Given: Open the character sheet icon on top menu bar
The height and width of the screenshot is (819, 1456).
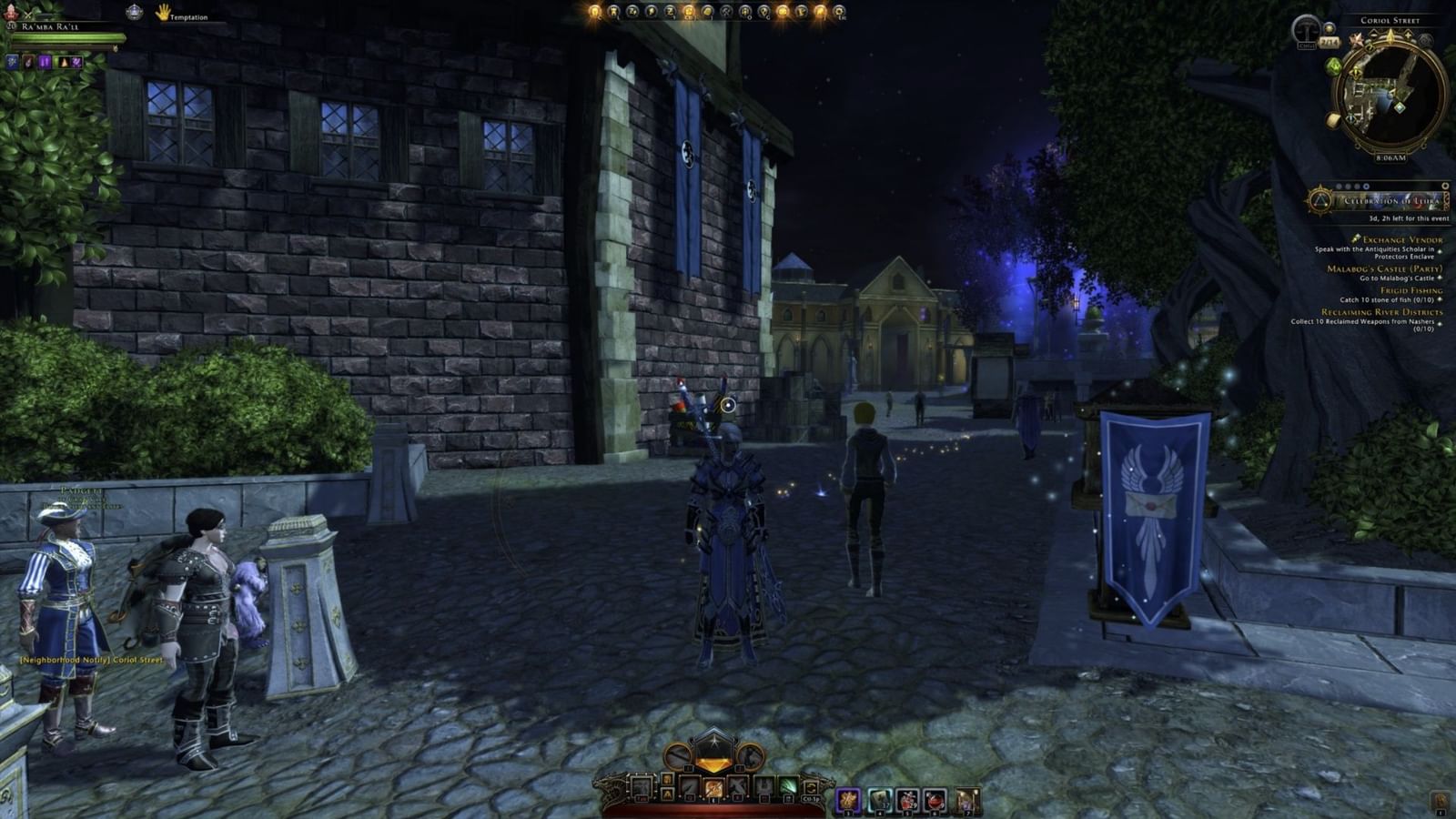Looking at the screenshot, I should click(592, 12).
